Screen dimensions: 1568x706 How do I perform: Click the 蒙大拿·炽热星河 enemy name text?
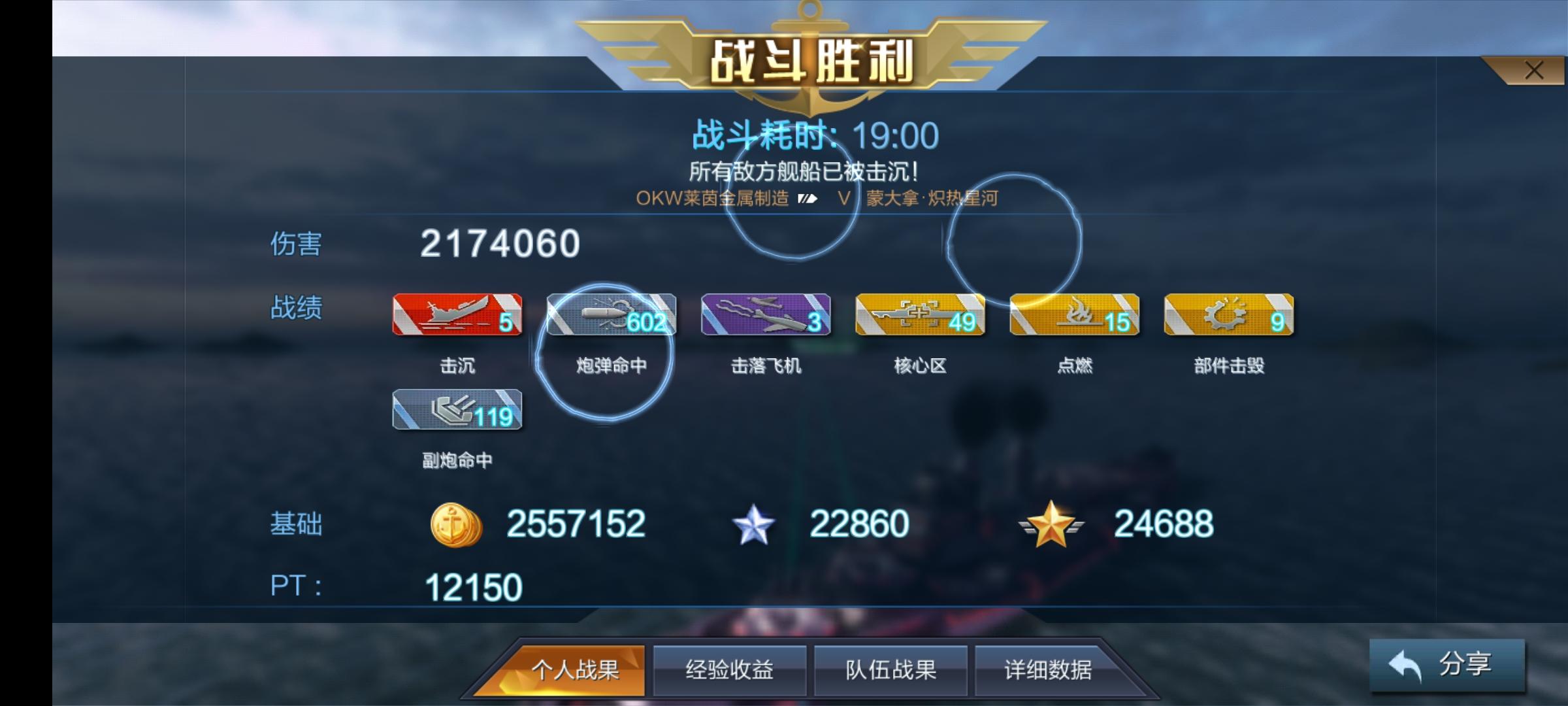click(x=931, y=197)
